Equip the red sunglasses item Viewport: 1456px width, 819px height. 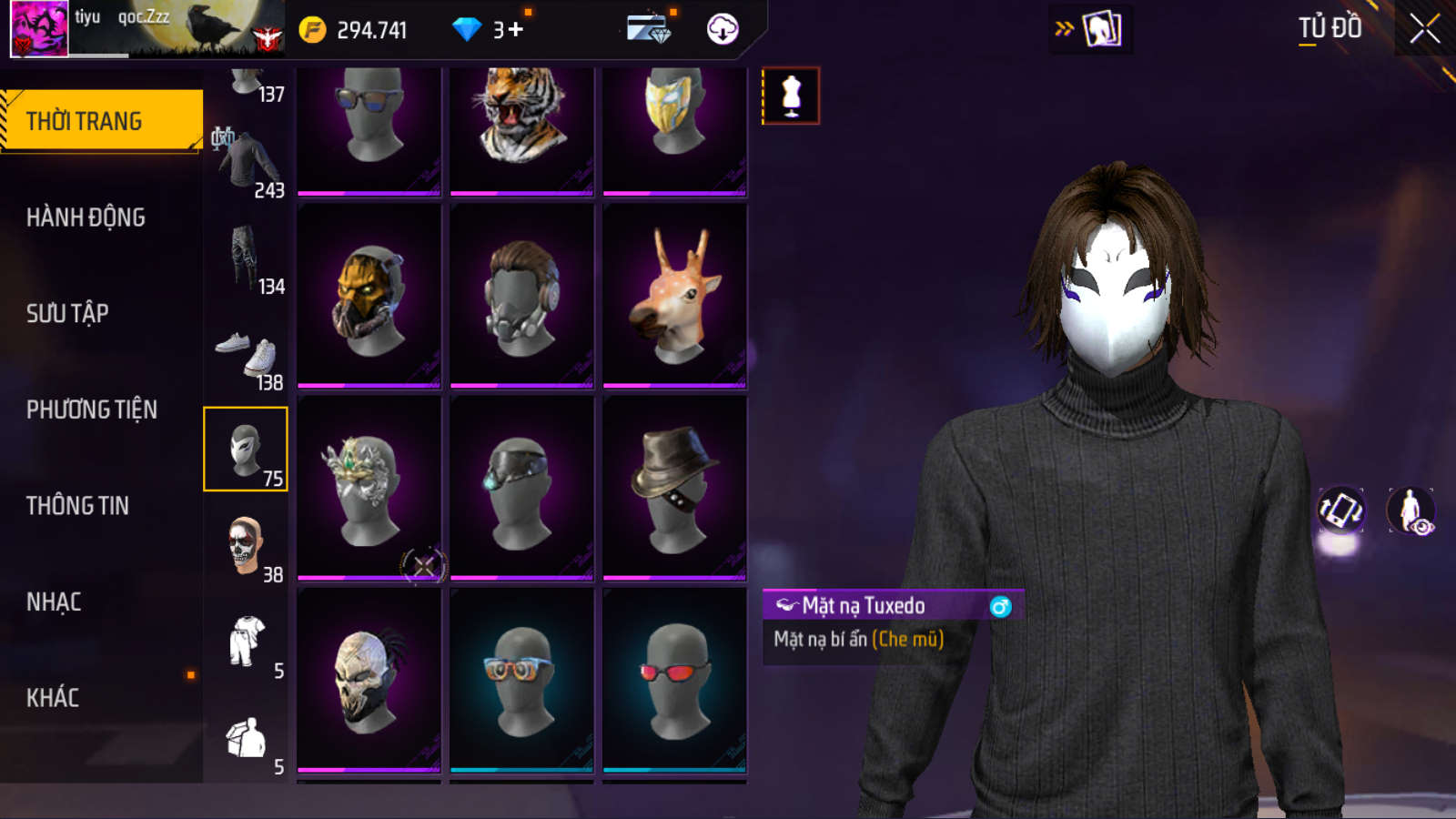coord(674,681)
